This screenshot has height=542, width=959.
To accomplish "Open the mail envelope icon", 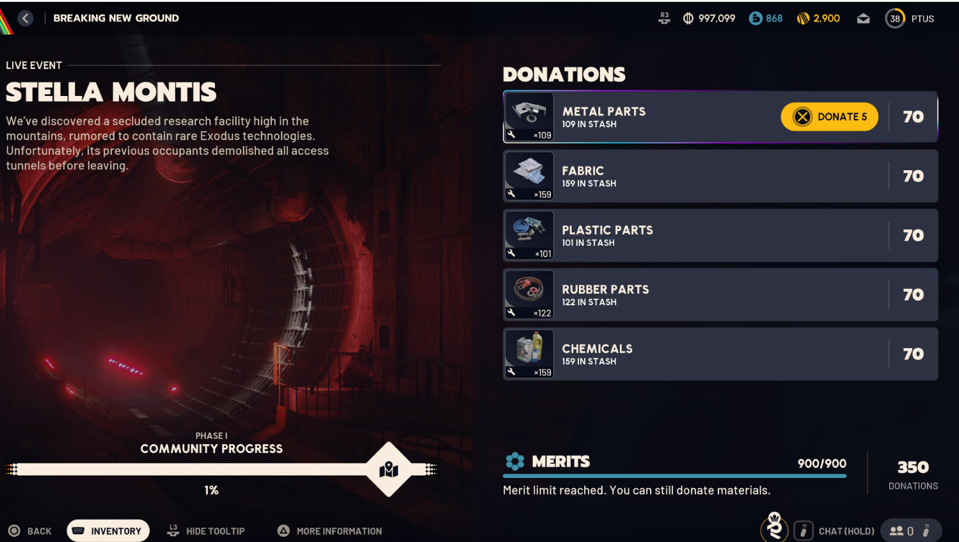I will tap(863, 18).
